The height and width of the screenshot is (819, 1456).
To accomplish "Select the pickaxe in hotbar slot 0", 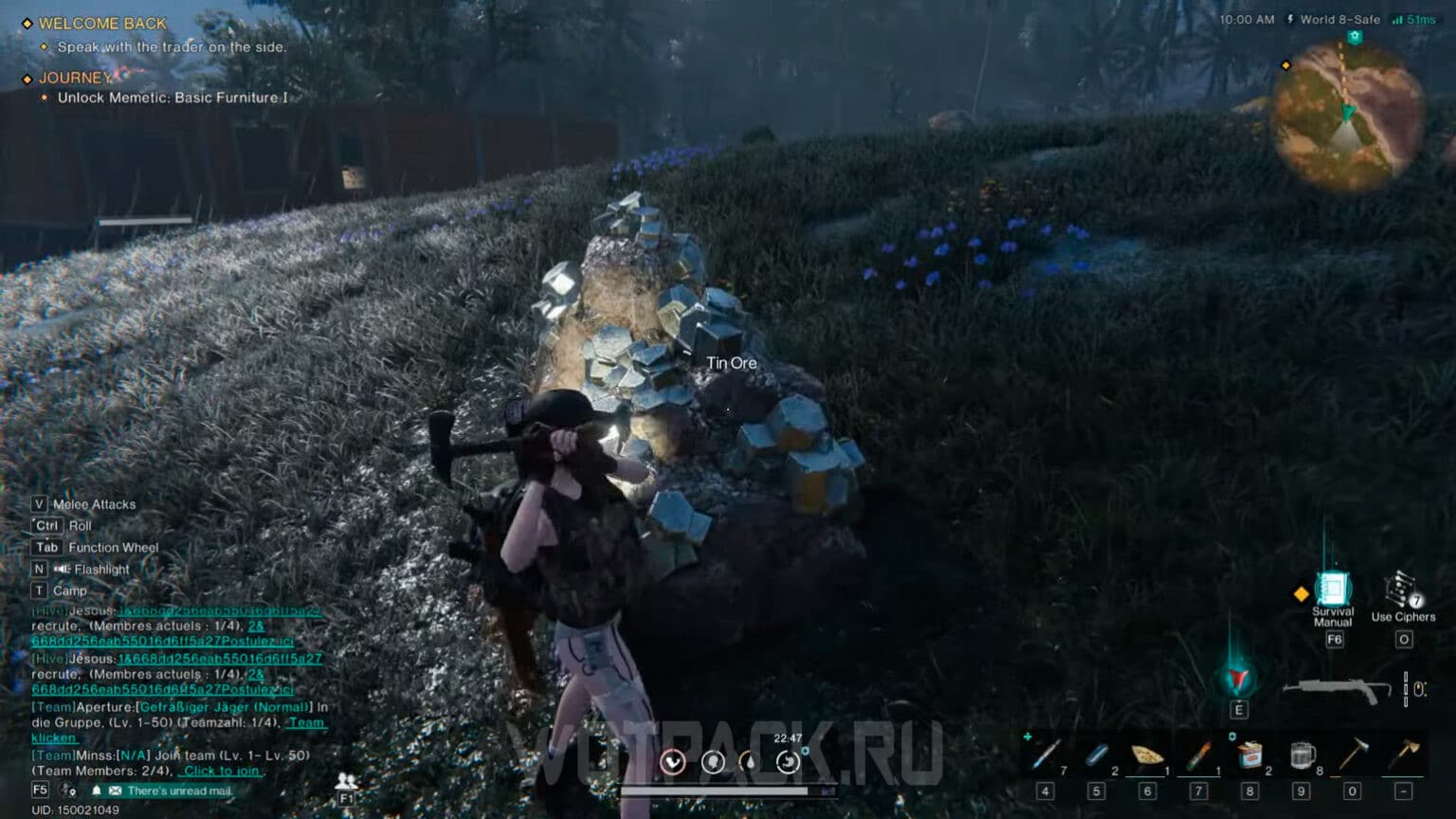I will pos(1354,754).
